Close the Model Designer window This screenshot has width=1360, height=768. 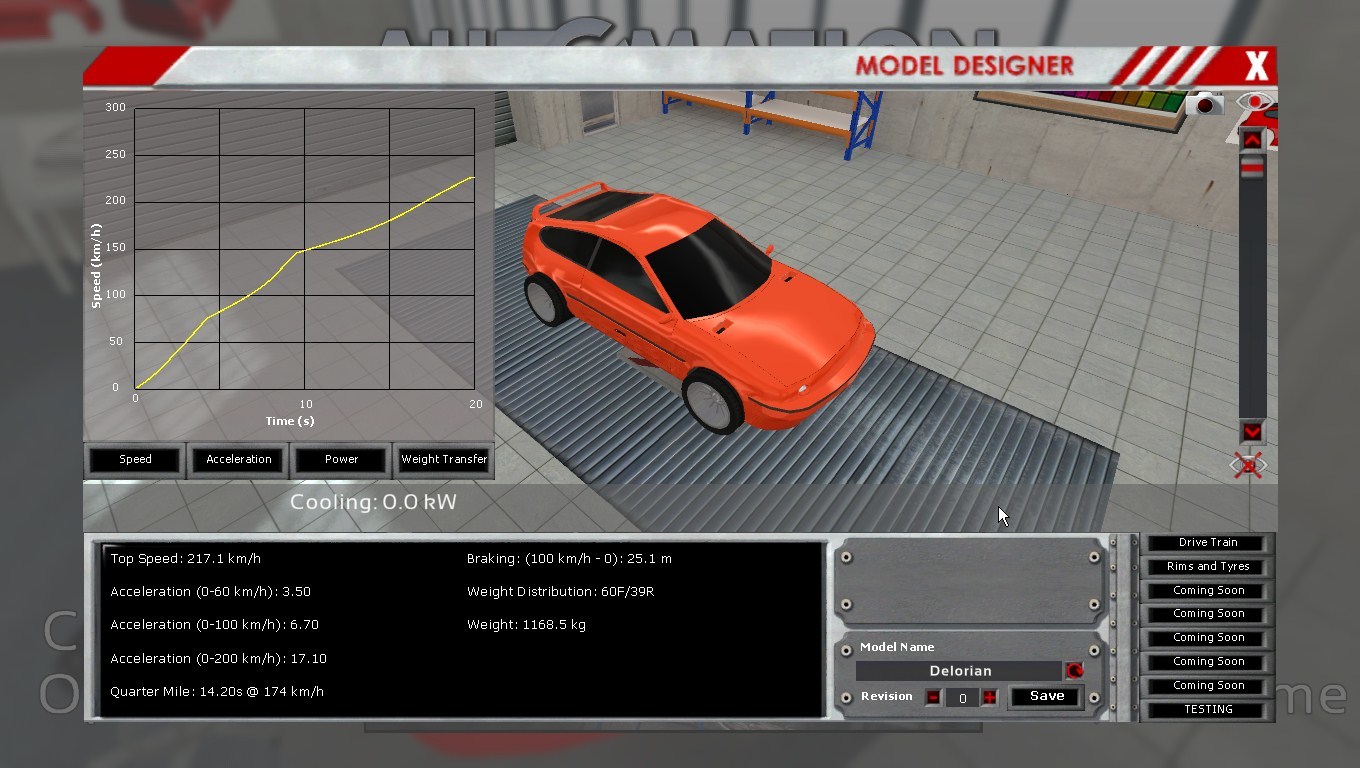coord(1256,67)
